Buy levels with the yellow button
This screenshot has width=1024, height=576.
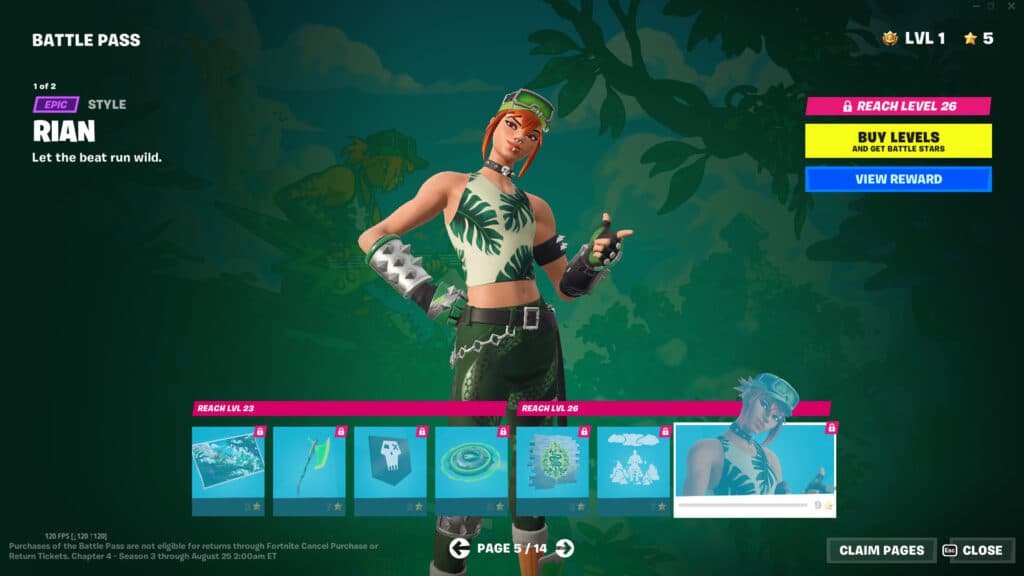pyautogui.click(x=898, y=140)
